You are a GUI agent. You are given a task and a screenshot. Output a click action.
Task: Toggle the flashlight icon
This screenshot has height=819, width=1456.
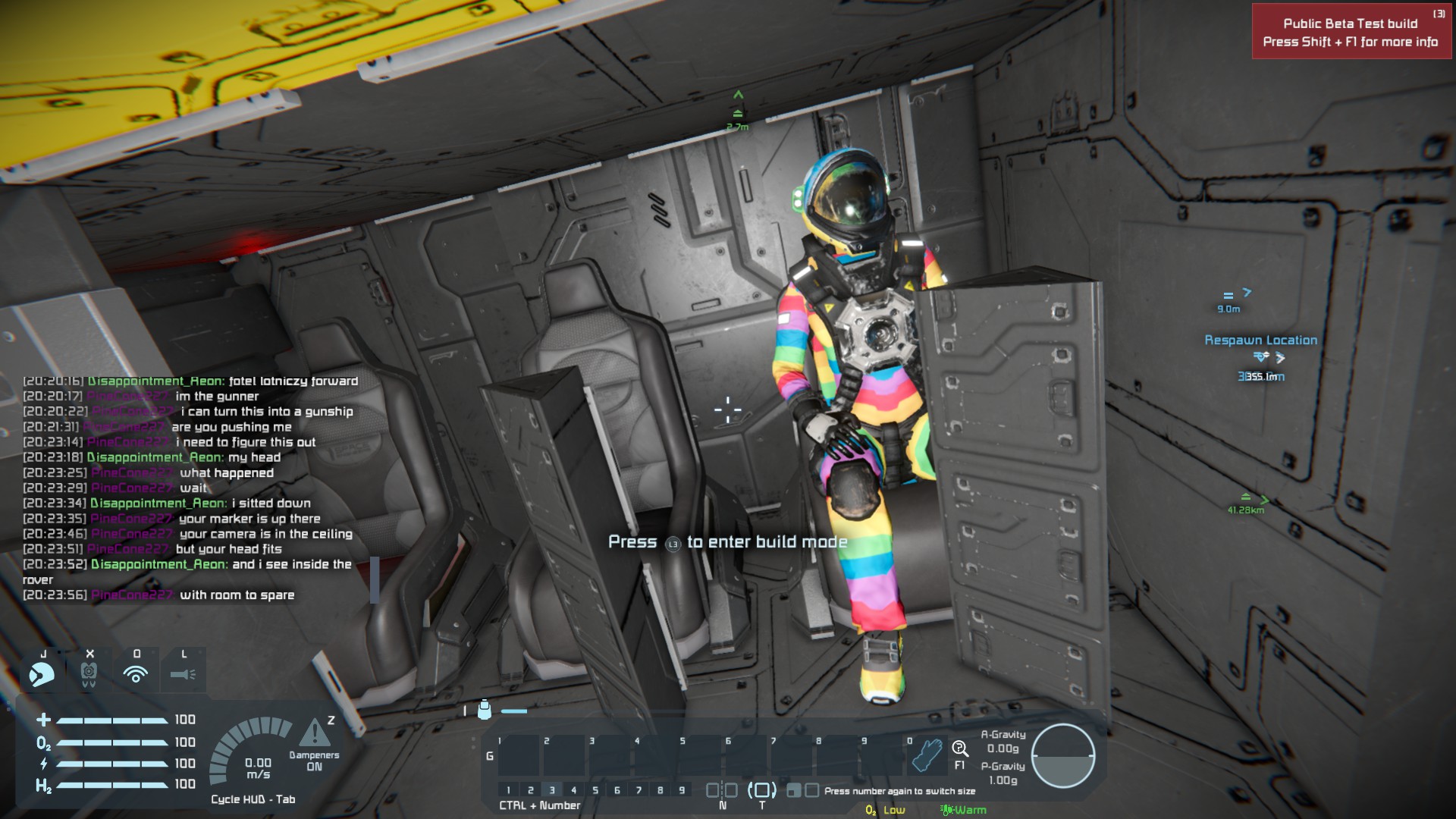point(183,673)
